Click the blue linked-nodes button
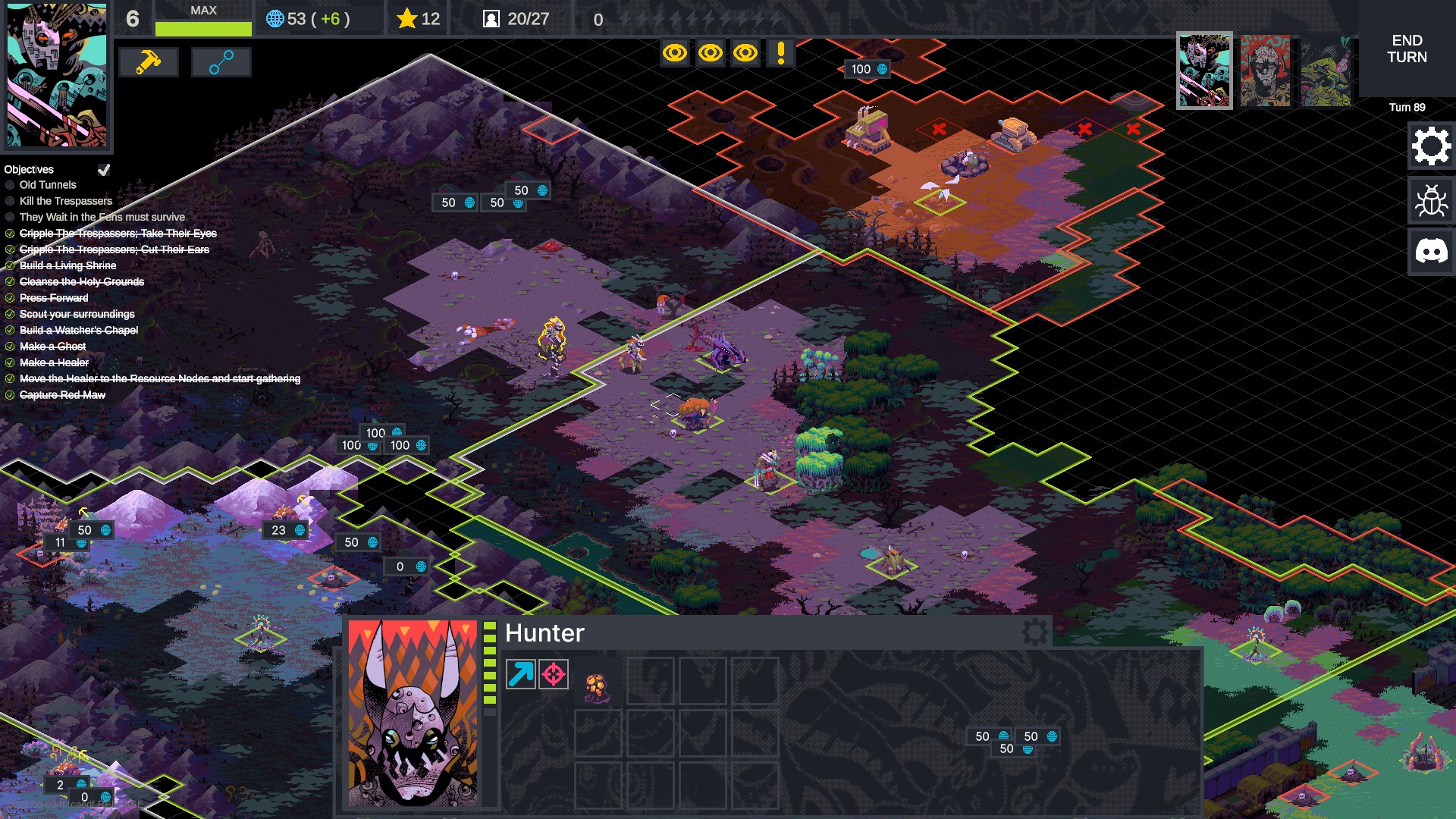This screenshot has height=819, width=1456. pyautogui.click(x=221, y=62)
